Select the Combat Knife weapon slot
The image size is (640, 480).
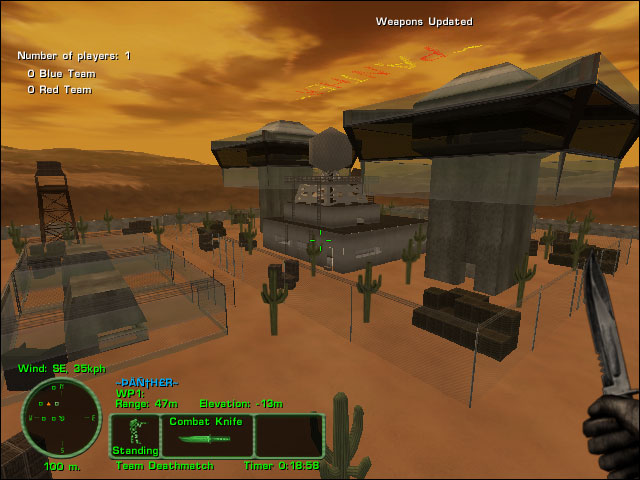206,436
